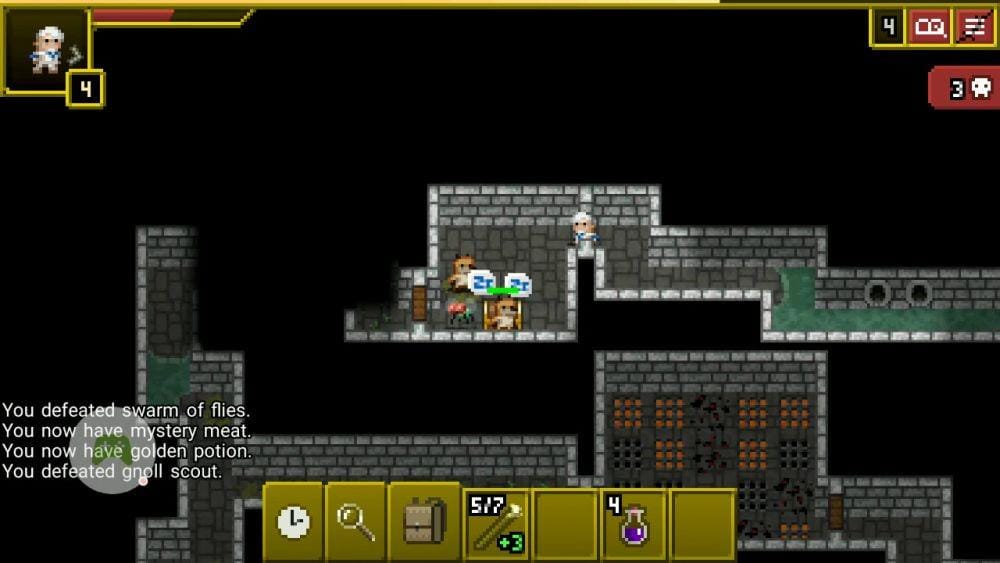Use the purple potion quickslot
Image resolution: width=1000 pixels, height=563 pixels.
[634, 523]
